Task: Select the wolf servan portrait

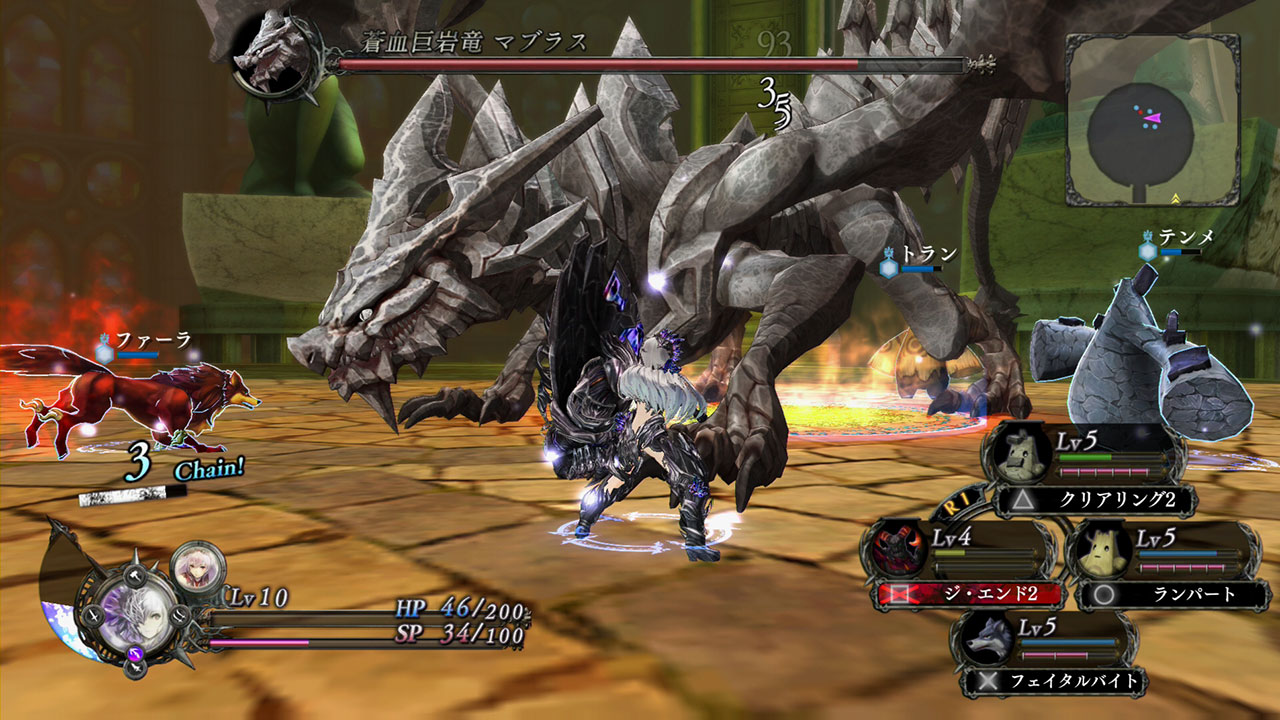Action: tap(984, 644)
